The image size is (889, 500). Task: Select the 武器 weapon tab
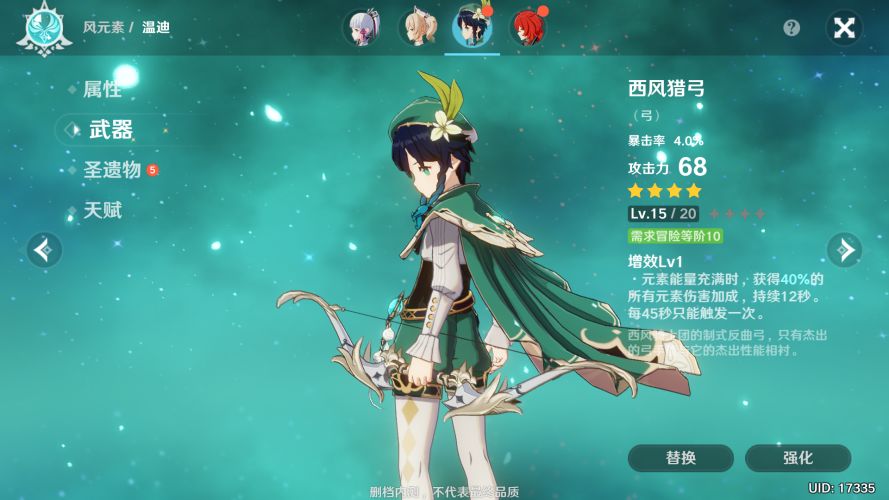pyautogui.click(x=111, y=130)
